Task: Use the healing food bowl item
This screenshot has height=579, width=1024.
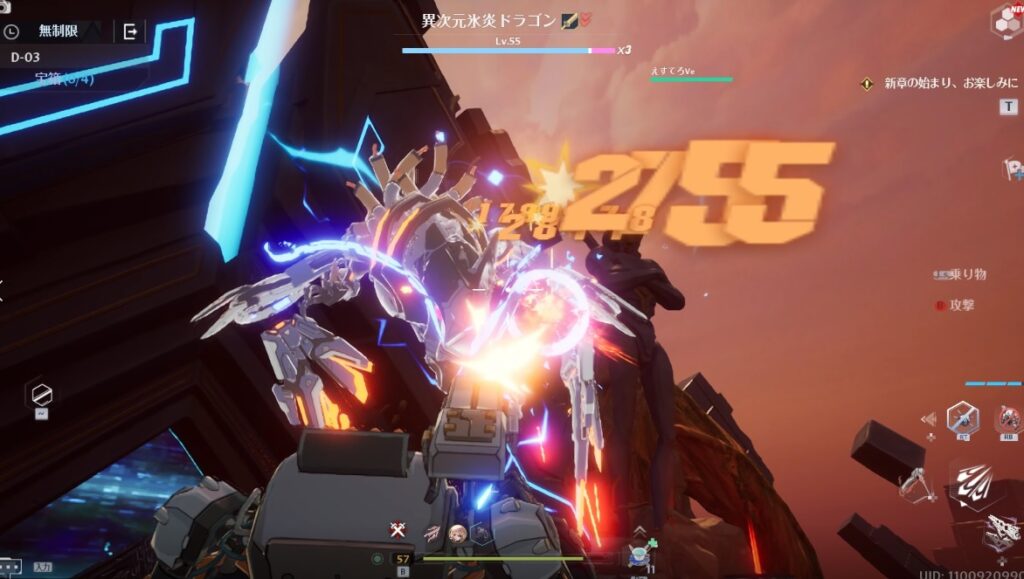Action: point(640,555)
